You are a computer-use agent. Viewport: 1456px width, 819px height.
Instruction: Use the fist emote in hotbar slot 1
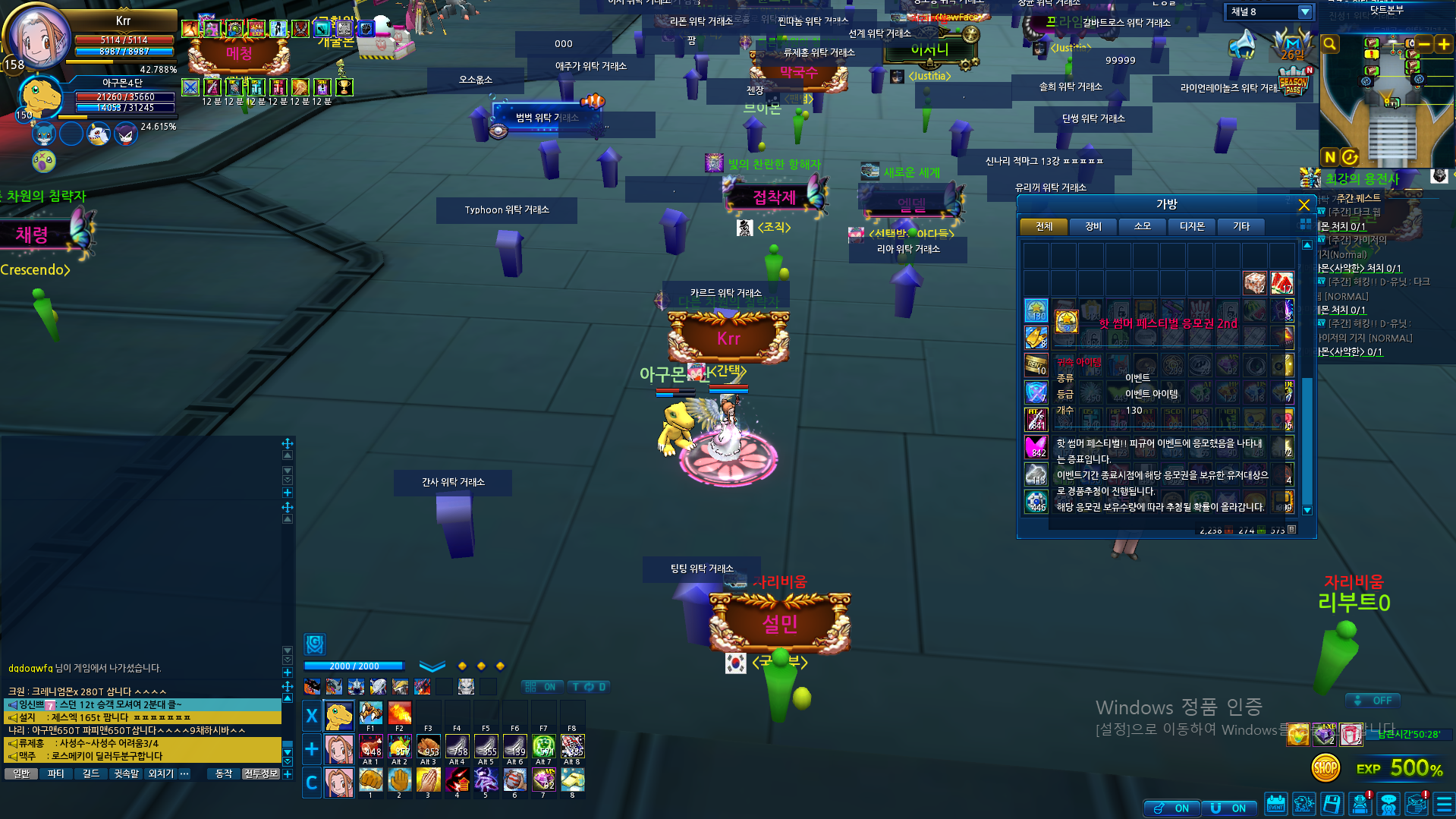point(370,780)
